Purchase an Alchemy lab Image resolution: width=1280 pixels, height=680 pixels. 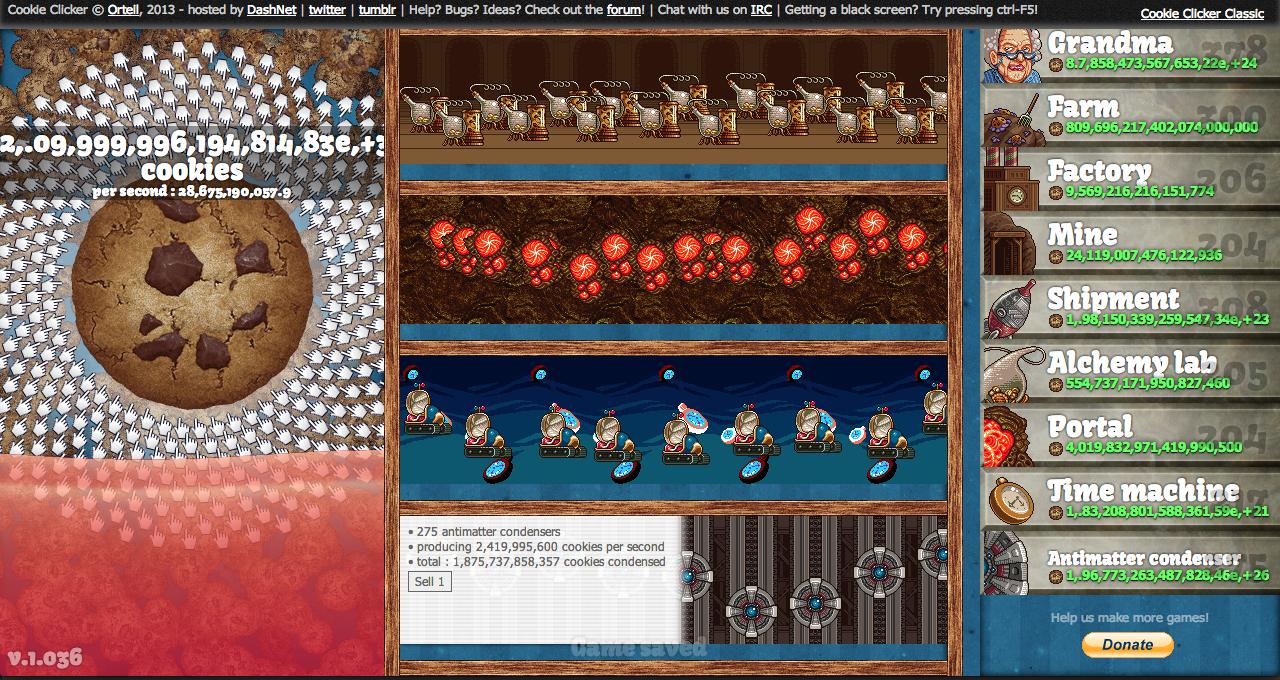pyautogui.click(x=1130, y=374)
